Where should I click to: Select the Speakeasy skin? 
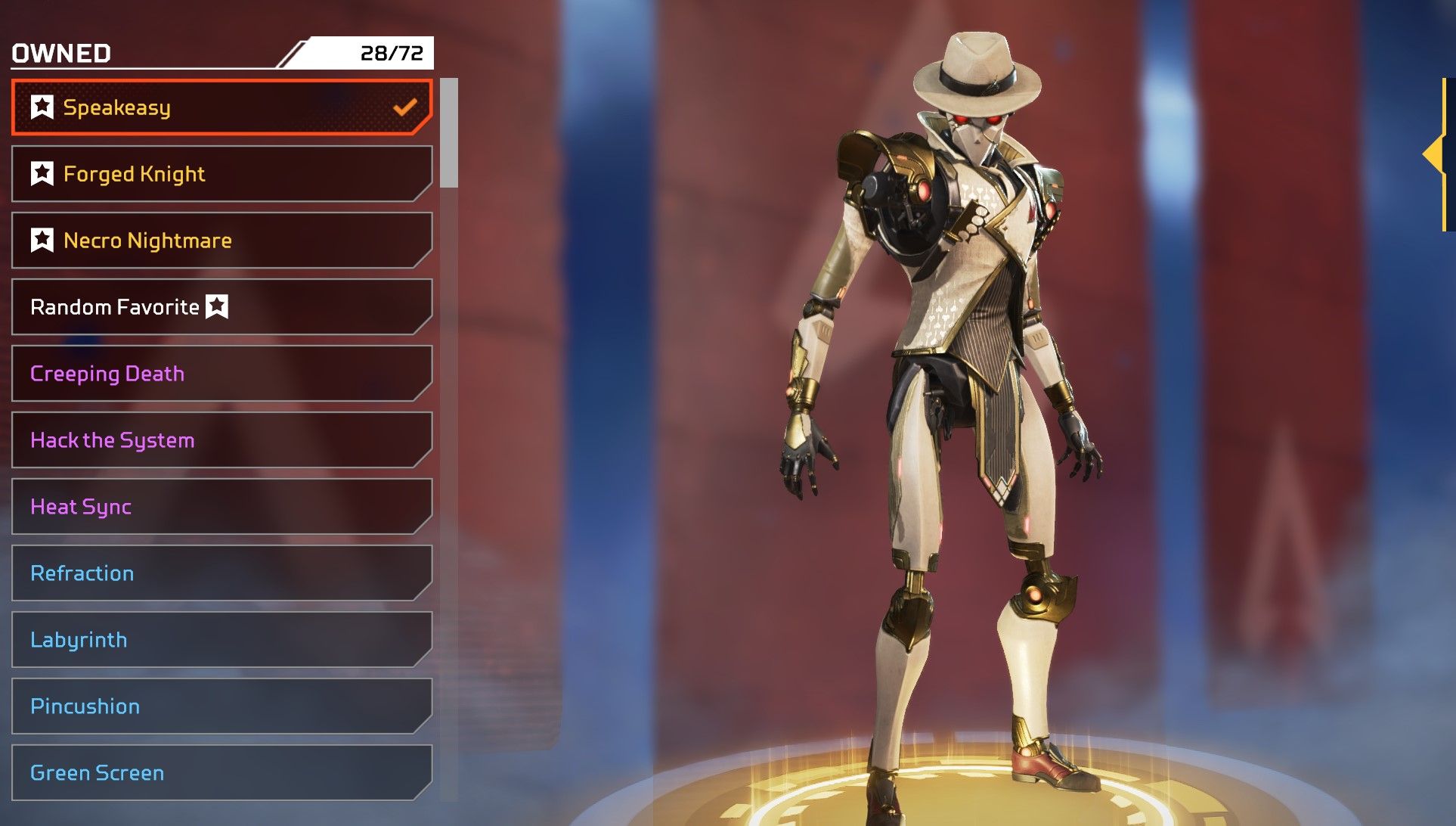click(221, 107)
